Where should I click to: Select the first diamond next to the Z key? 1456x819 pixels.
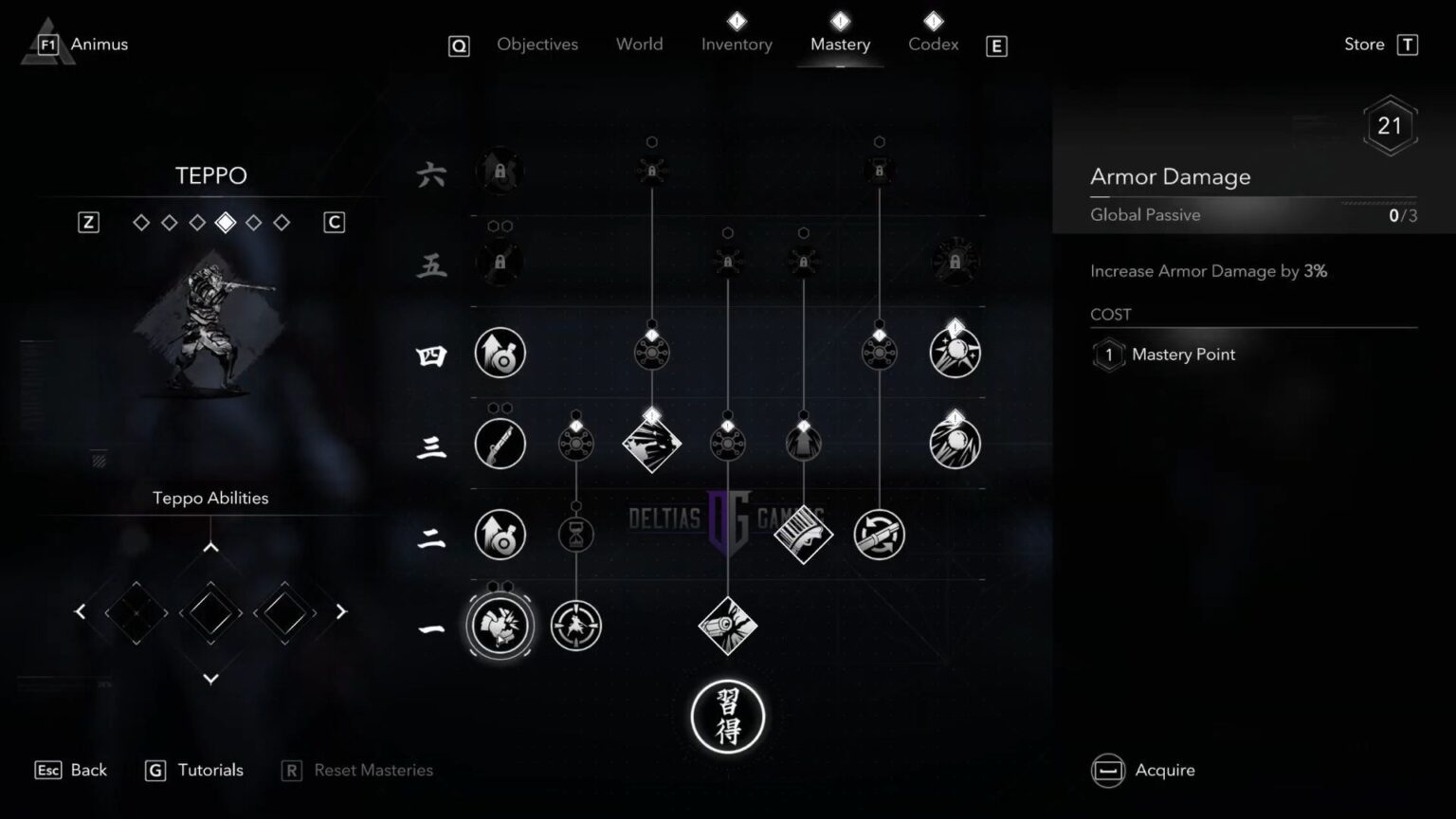[141, 222]
